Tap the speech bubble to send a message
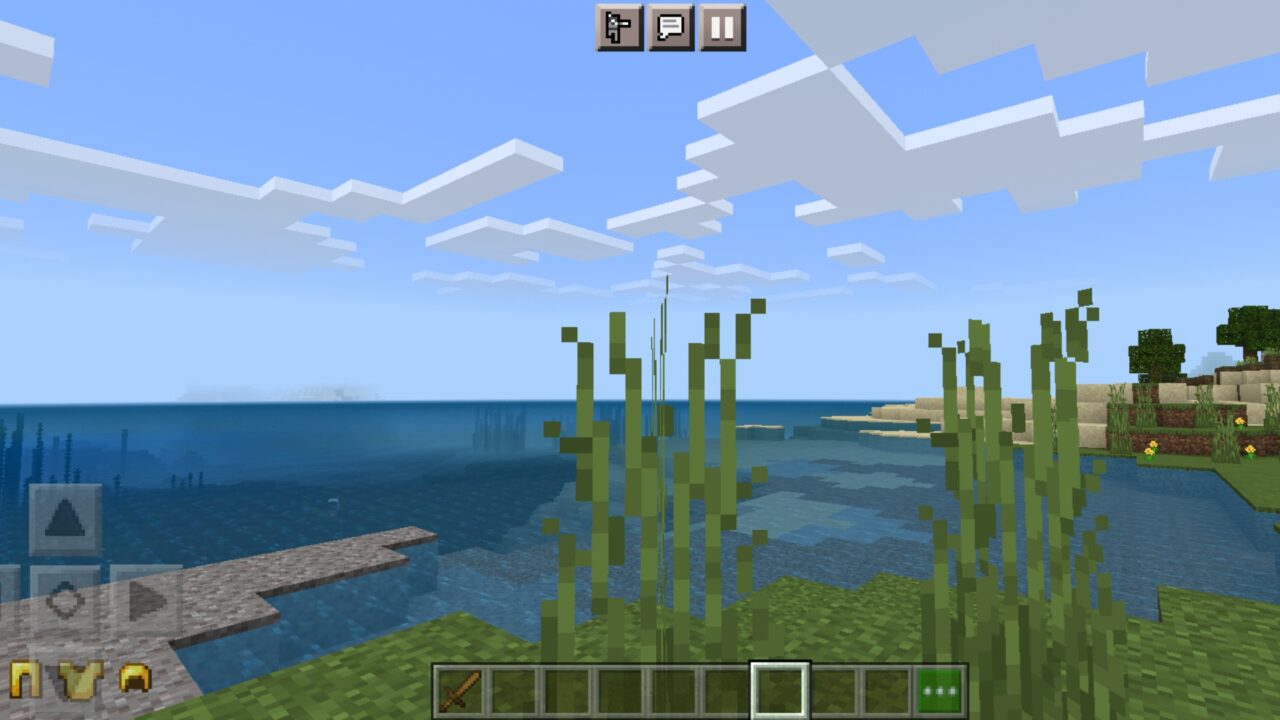Image resolution: width=1280 pixels, height=720 pixels. 670,27
